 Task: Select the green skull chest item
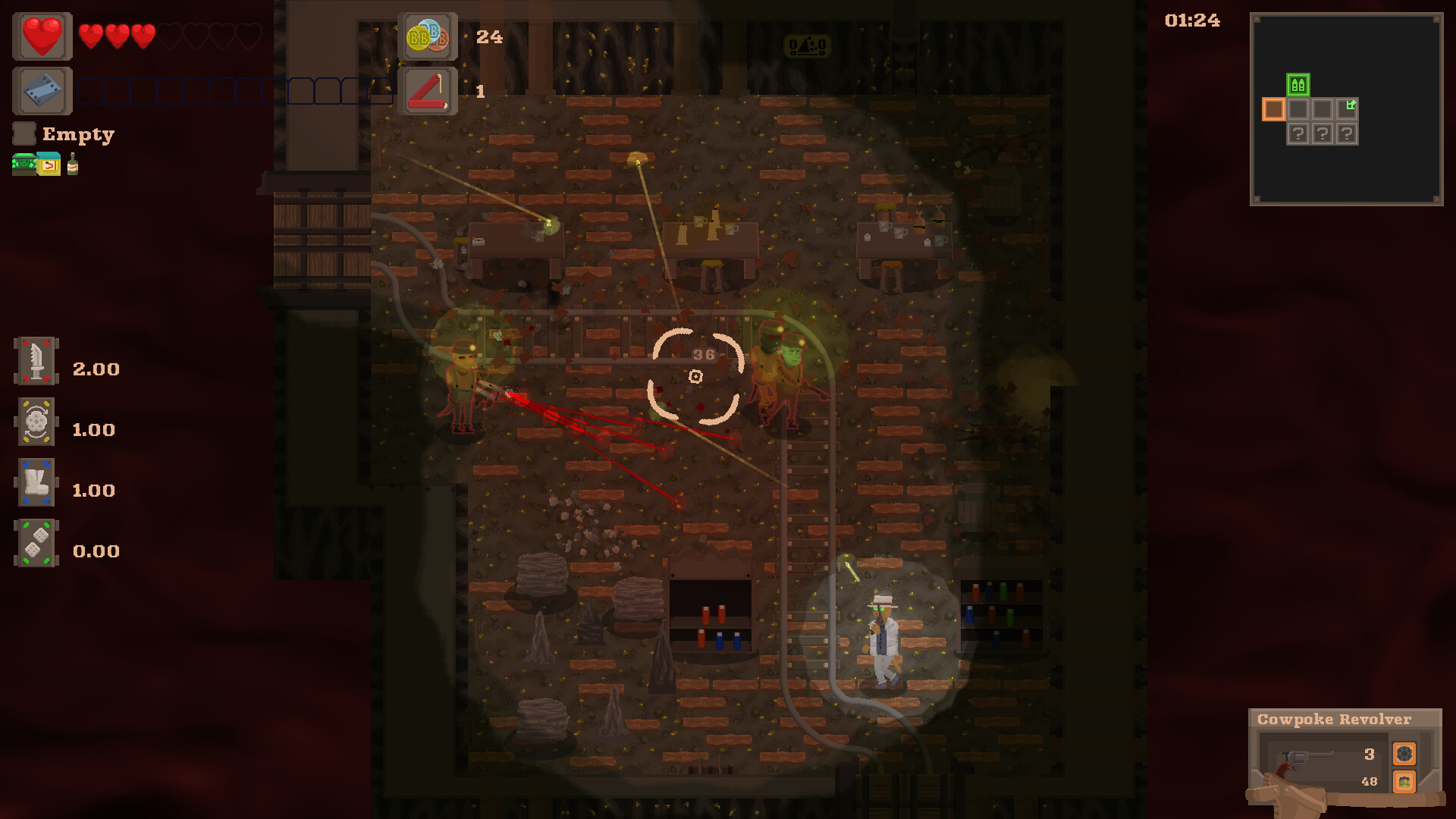point(24,164)
